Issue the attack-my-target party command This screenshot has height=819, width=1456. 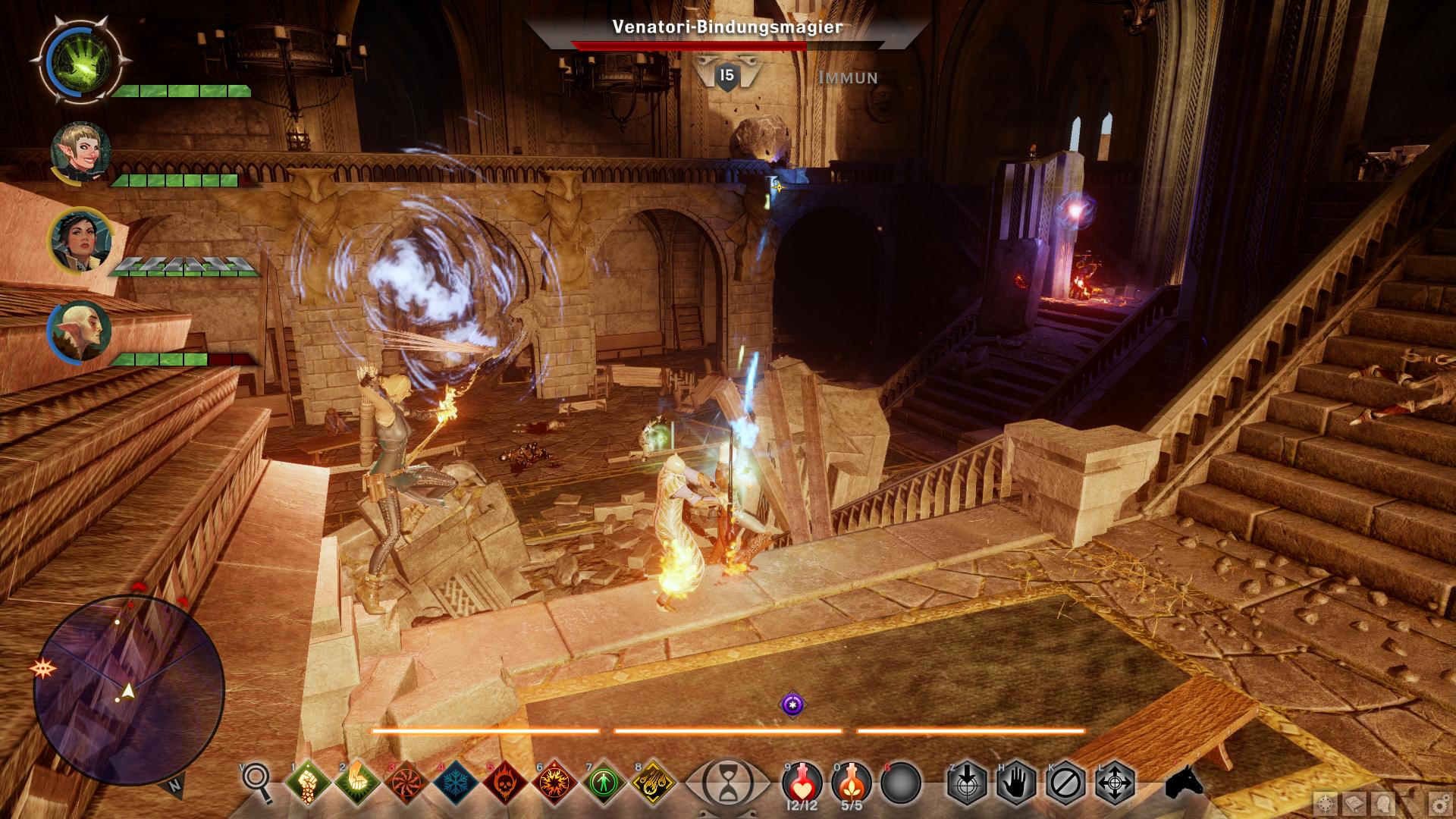(968, 783)
